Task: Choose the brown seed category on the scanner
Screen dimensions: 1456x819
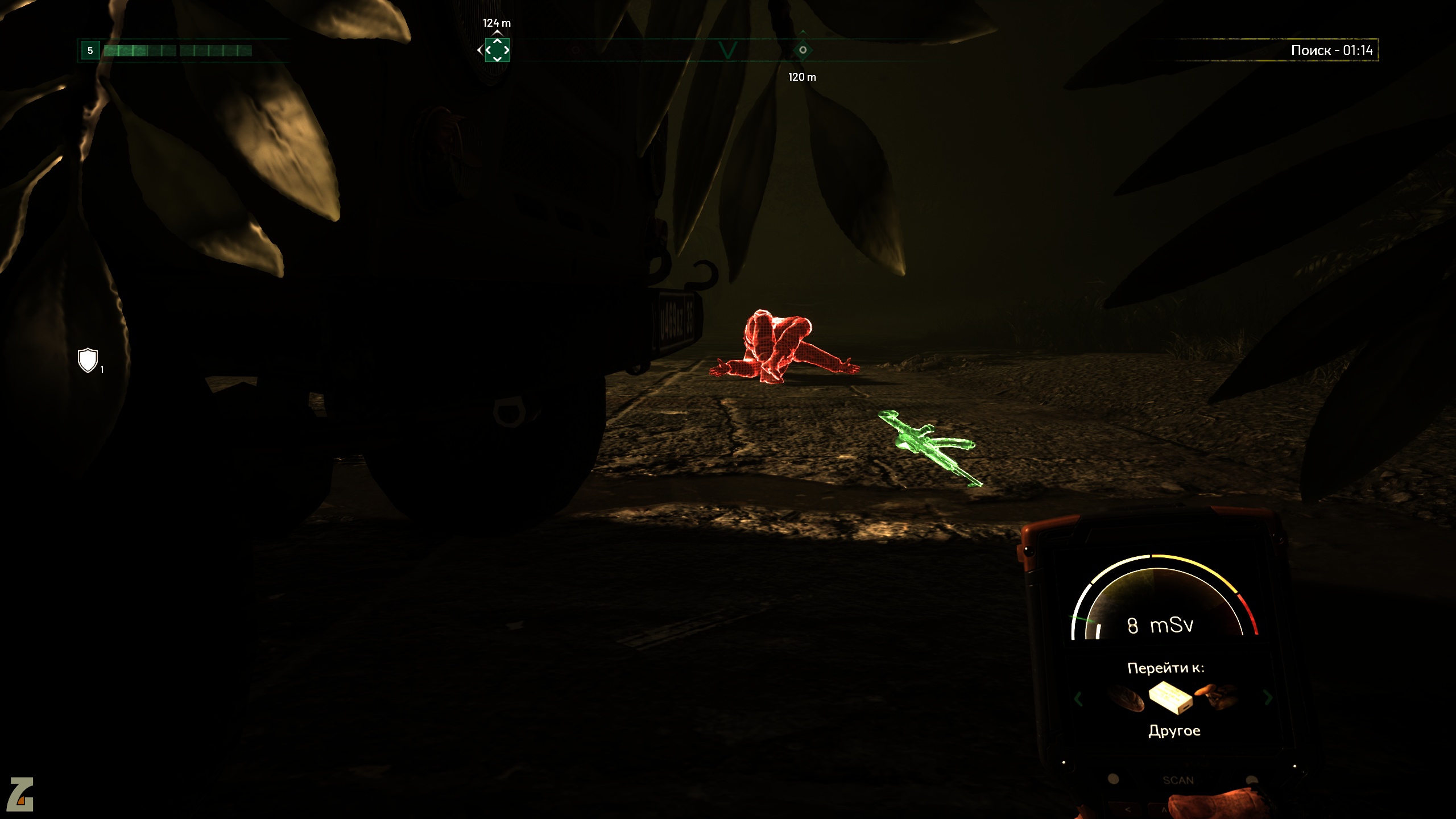Action: click(1126, 698)
